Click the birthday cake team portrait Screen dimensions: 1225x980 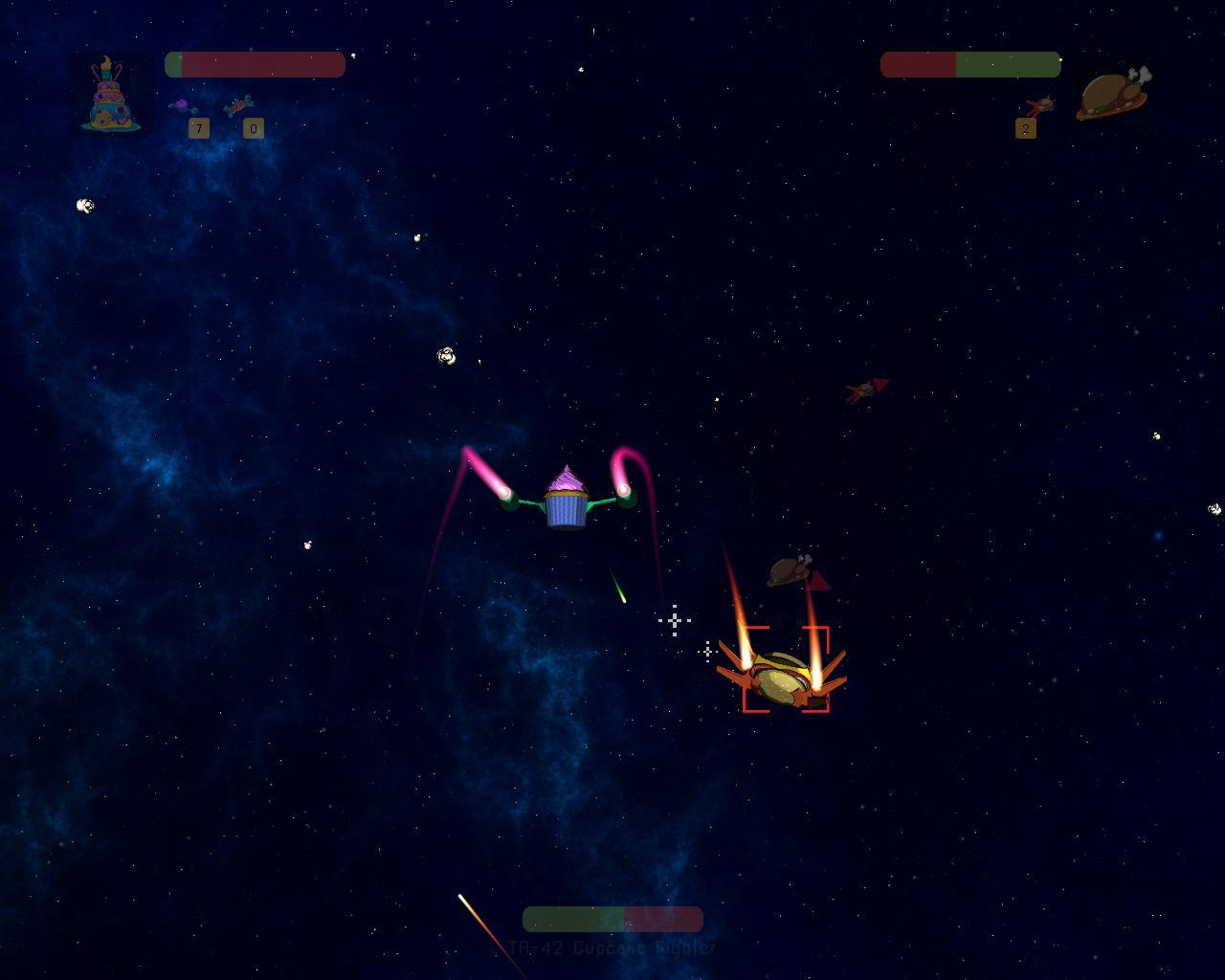click(111, 94)
